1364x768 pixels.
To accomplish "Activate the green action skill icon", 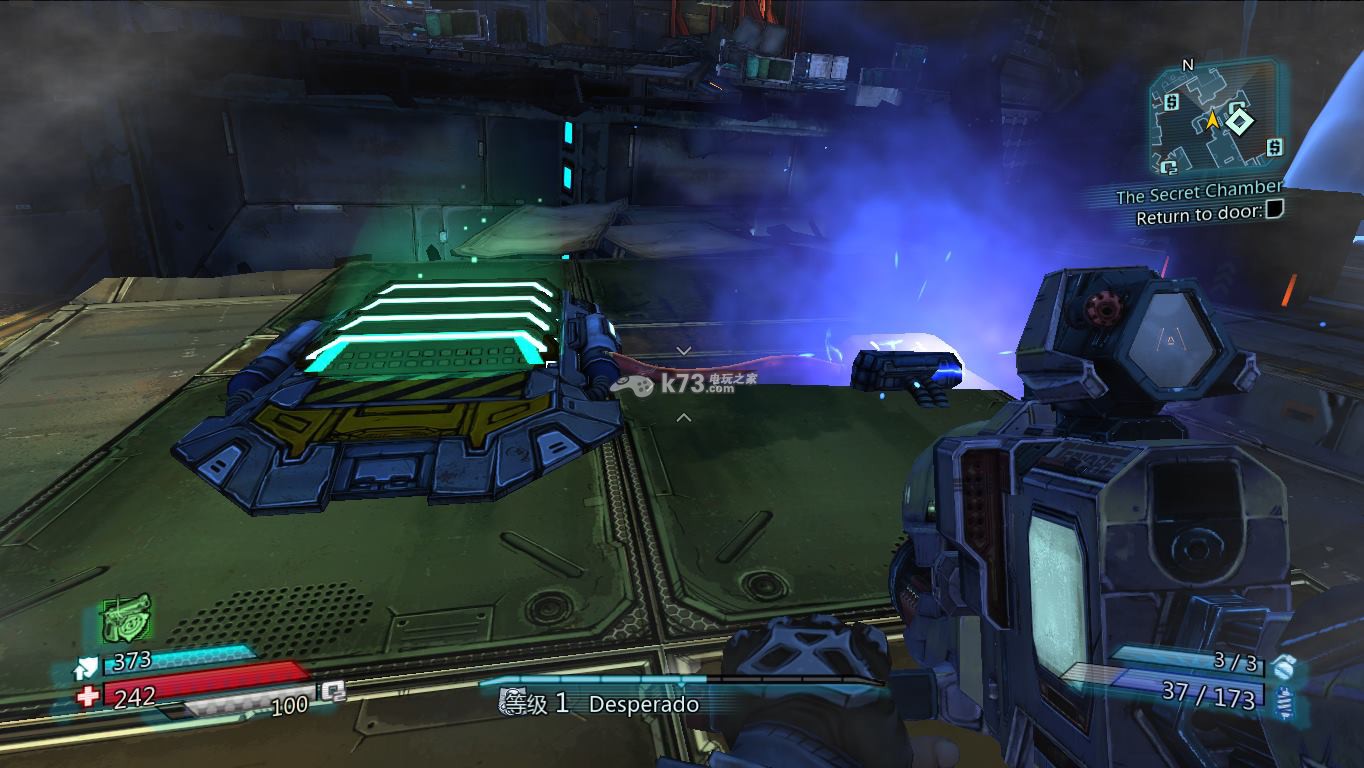I will click(126, 619).
